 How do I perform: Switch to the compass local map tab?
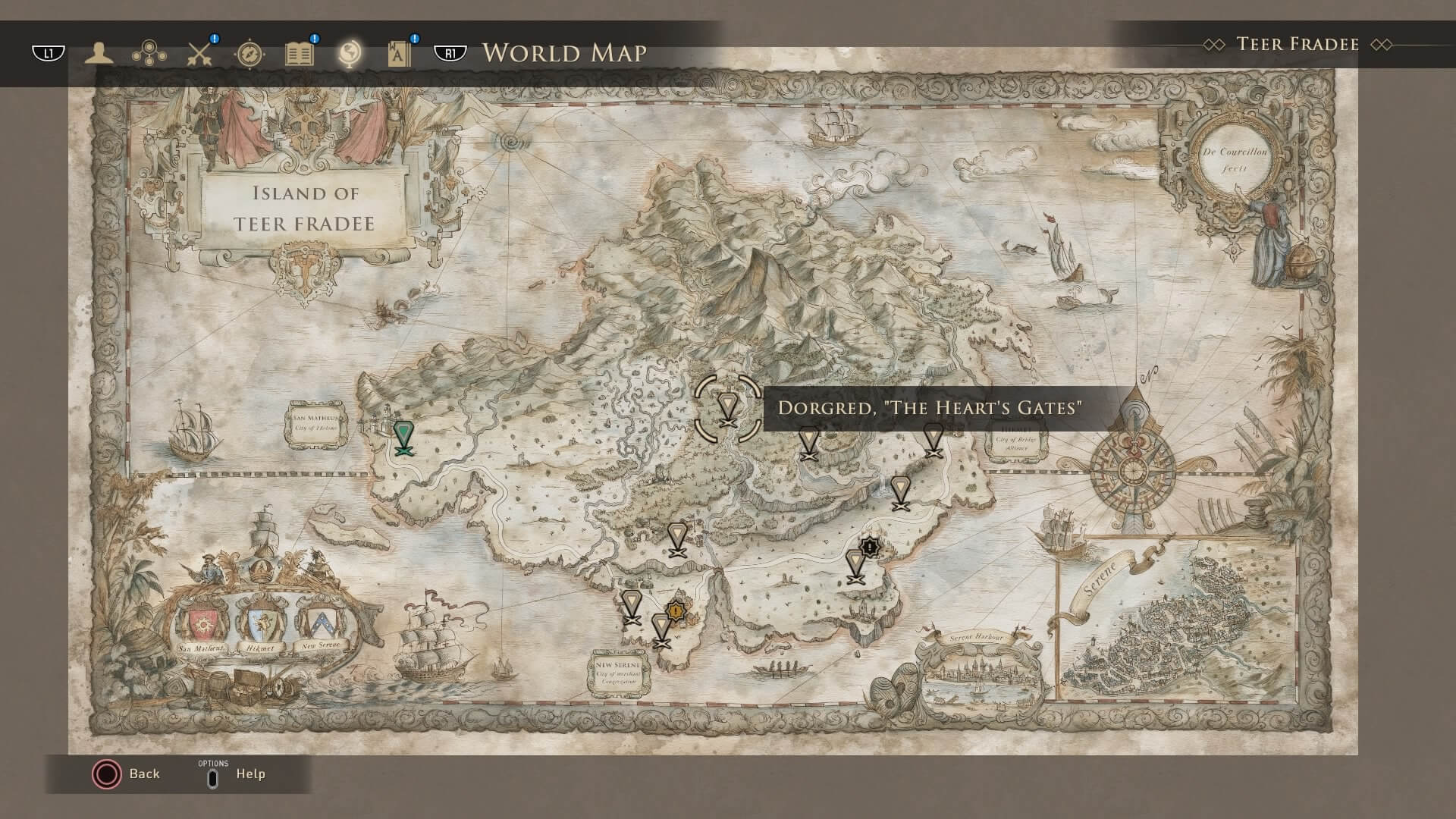tap(249, 54)
